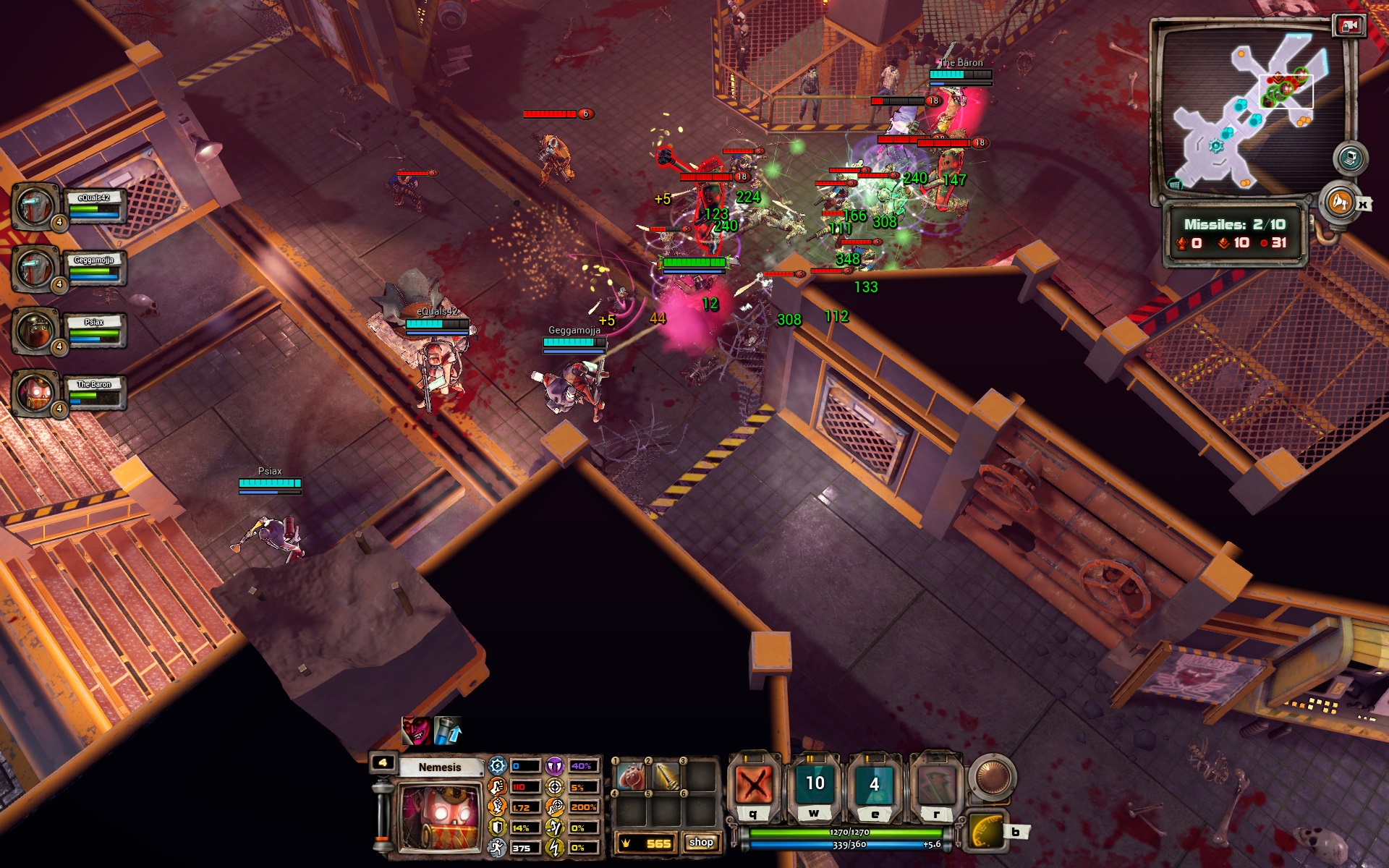Select teammate Geggamojja's portrait
Image resolution: width=1389 pixels, height=868 pixels.
pos(35,268)
